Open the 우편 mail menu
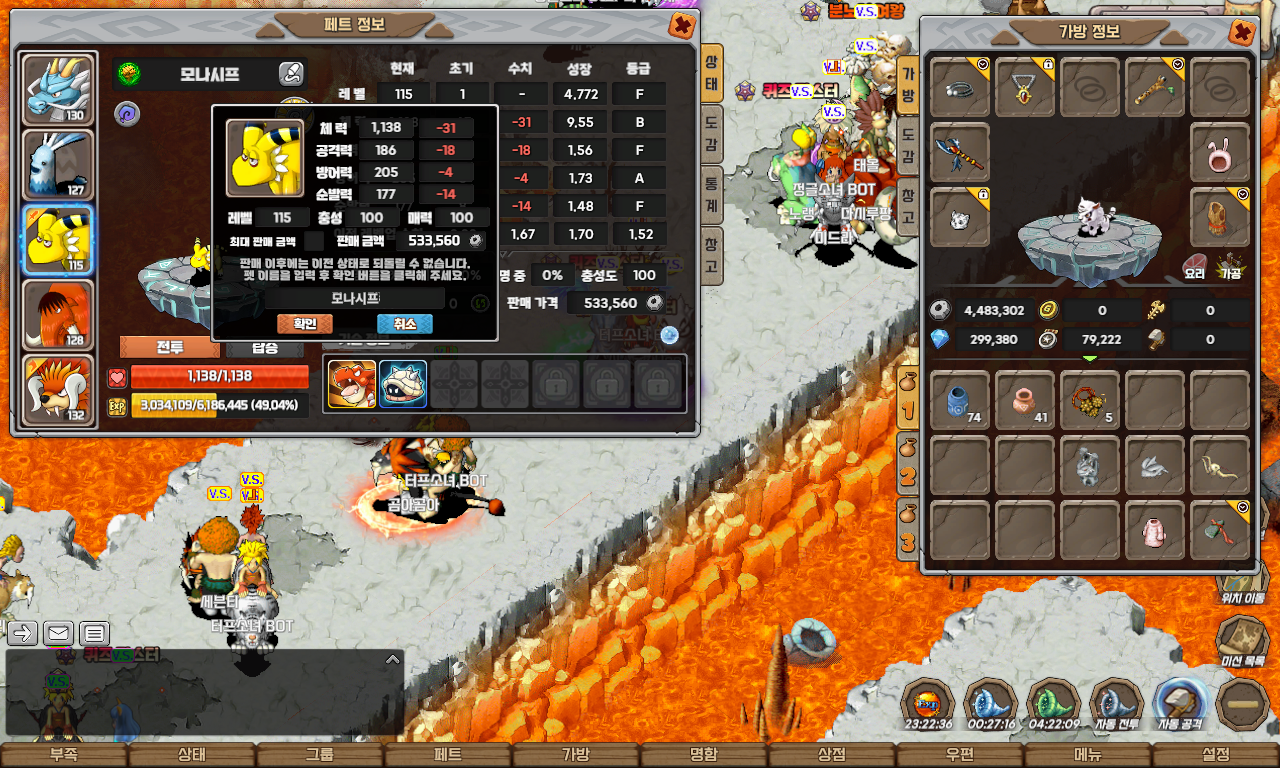 (960, 755)
